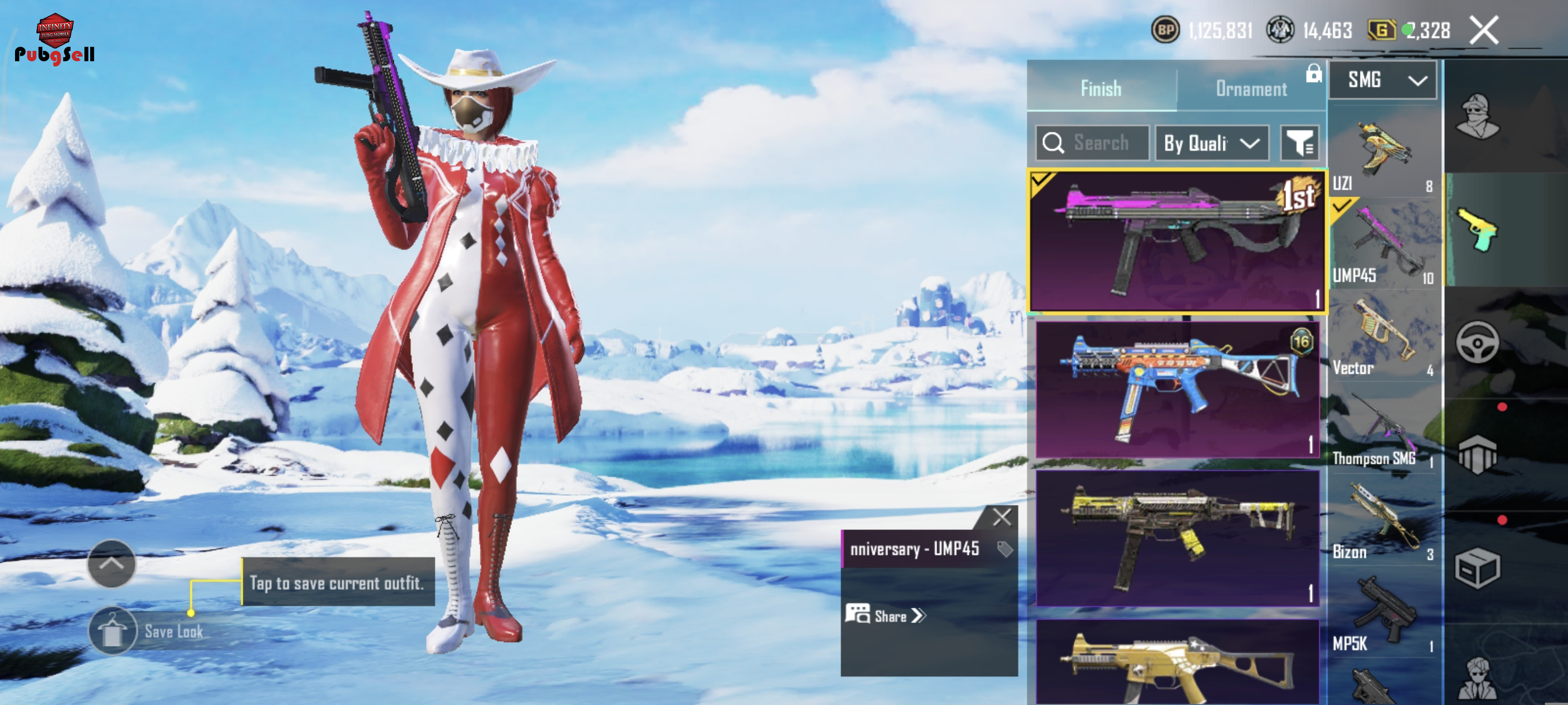Choose Vector in the weapon list
Viewport: 1568px width, 705px height.
pos(1382,337)
